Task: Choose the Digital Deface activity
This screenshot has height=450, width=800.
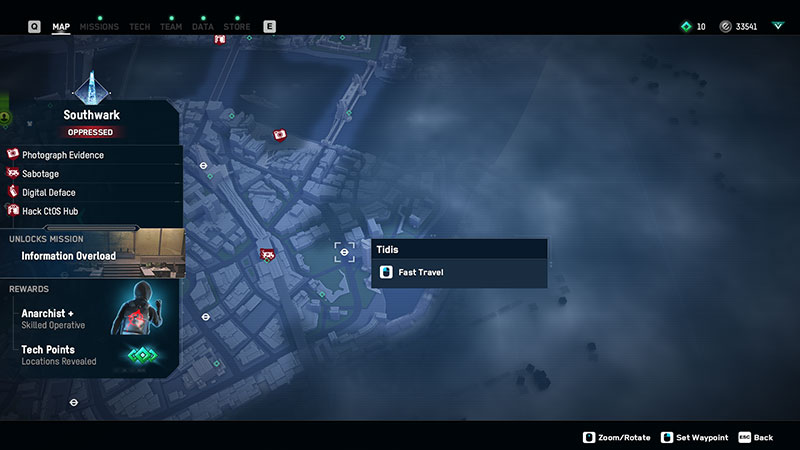Action: coord(49,193)
